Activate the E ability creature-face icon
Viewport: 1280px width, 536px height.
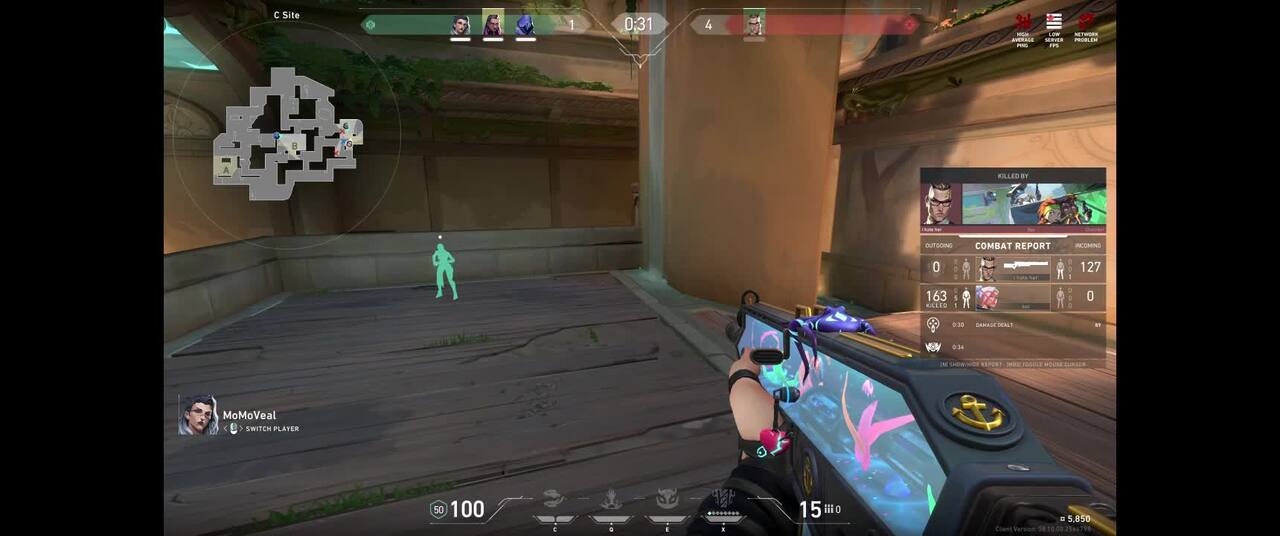666,499
